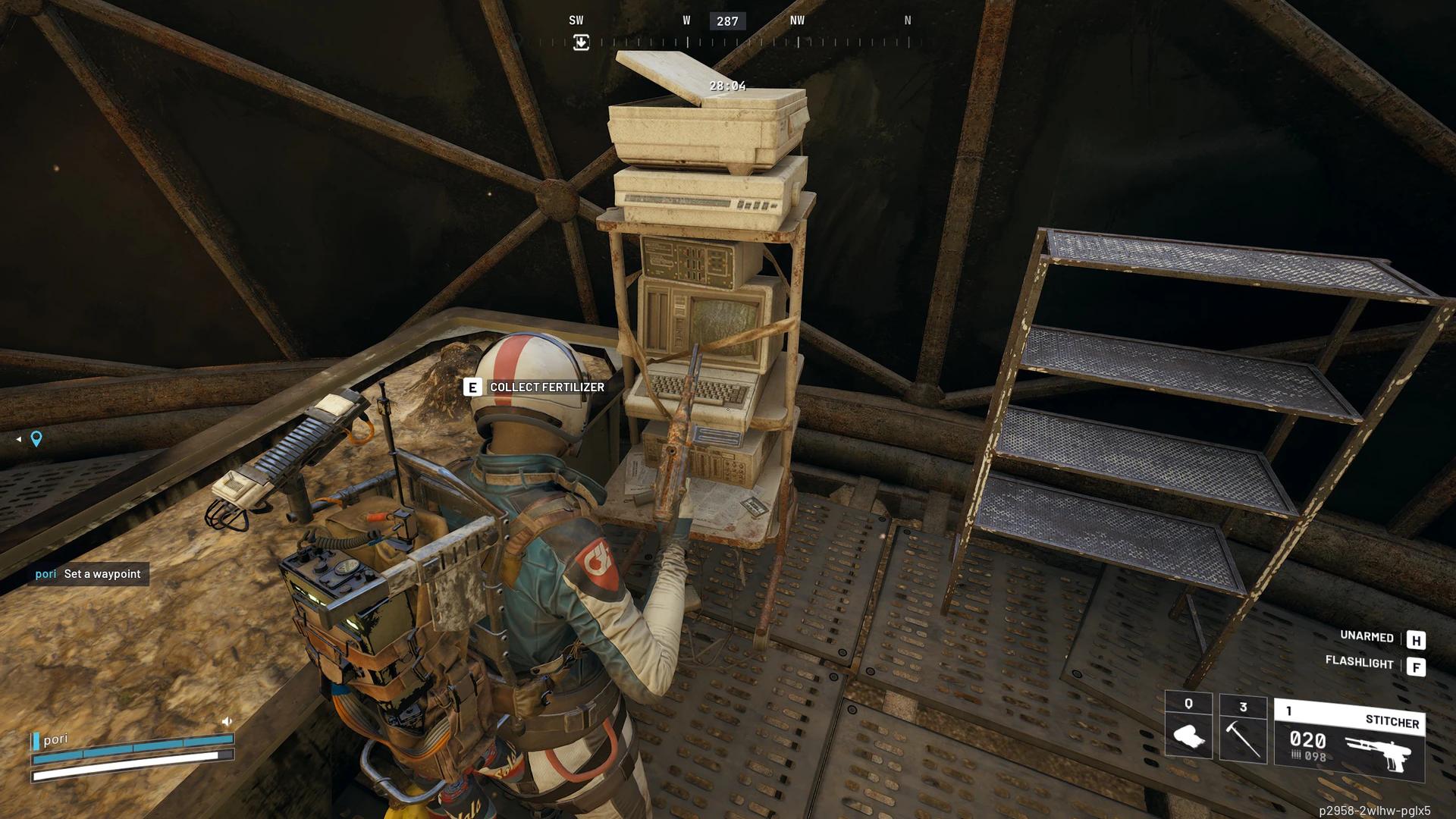Click pori's 'Set a waypoint' chat message
The image size is (1456, 819).
(88, 574)
